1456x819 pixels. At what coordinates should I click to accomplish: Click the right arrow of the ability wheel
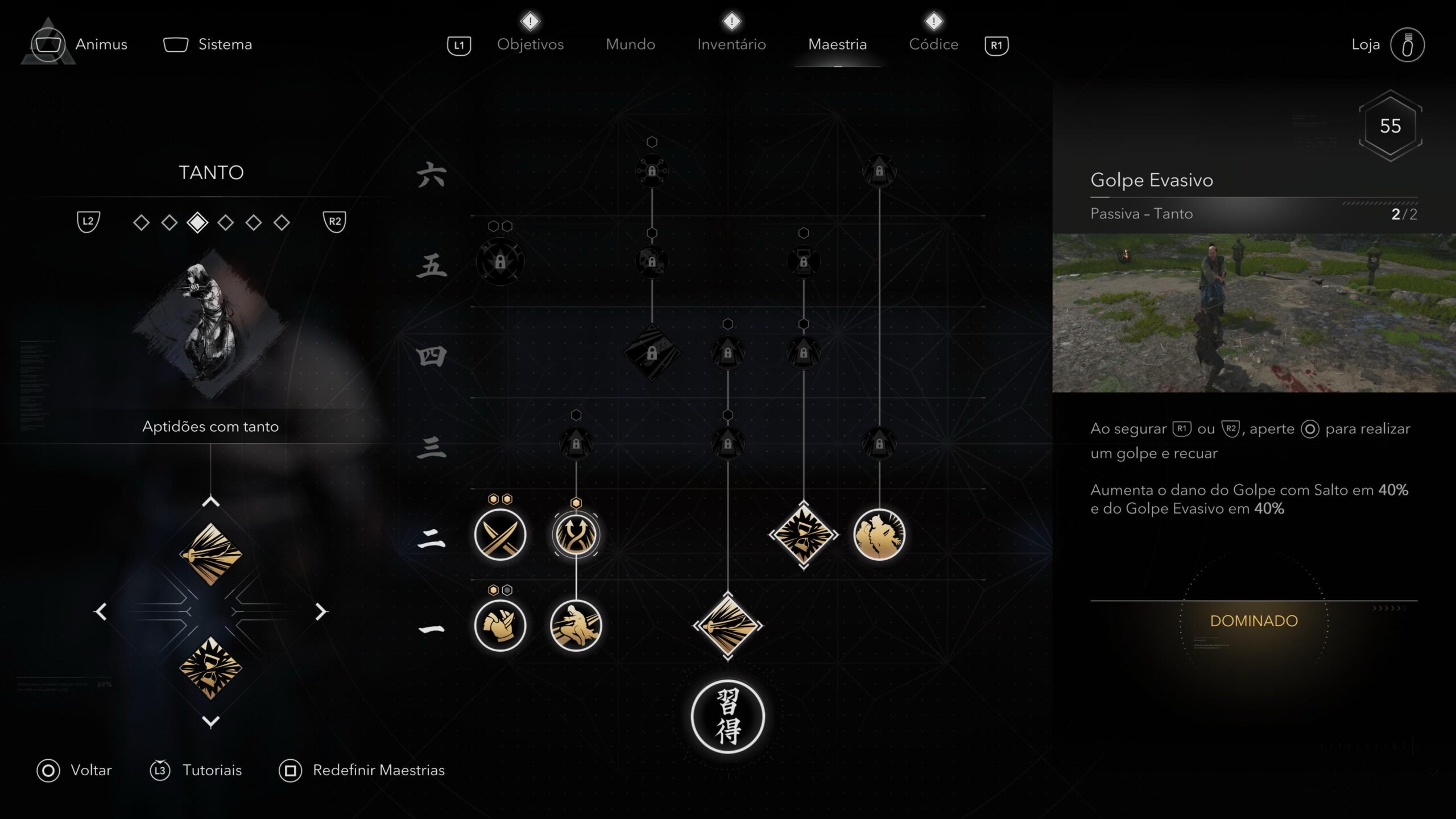click(x=321, y=611)
